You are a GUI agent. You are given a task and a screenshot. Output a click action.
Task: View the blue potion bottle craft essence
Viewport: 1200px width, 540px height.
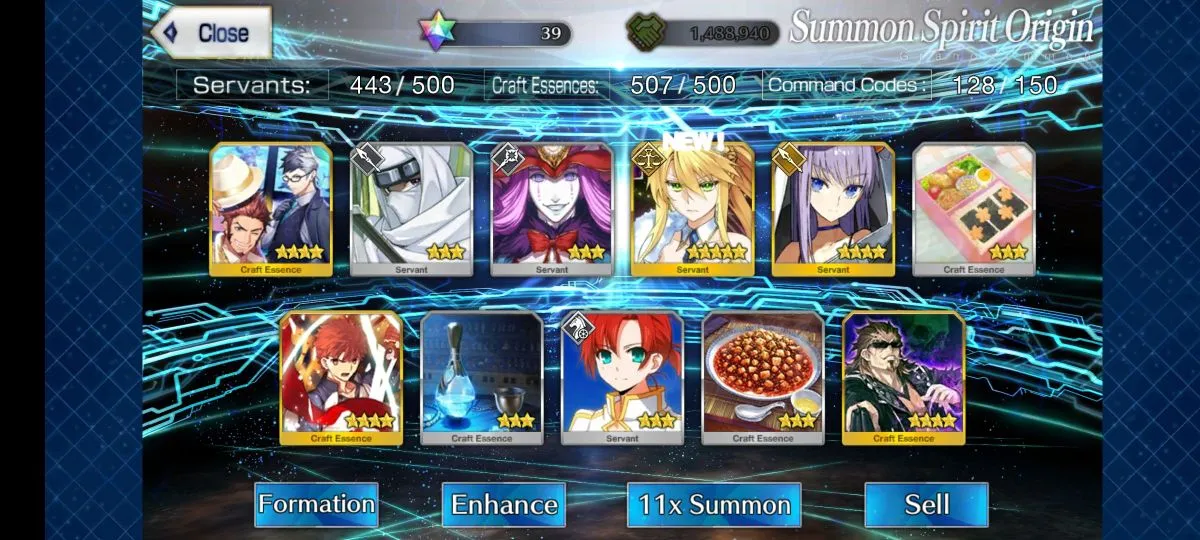(x=482, y=377)
